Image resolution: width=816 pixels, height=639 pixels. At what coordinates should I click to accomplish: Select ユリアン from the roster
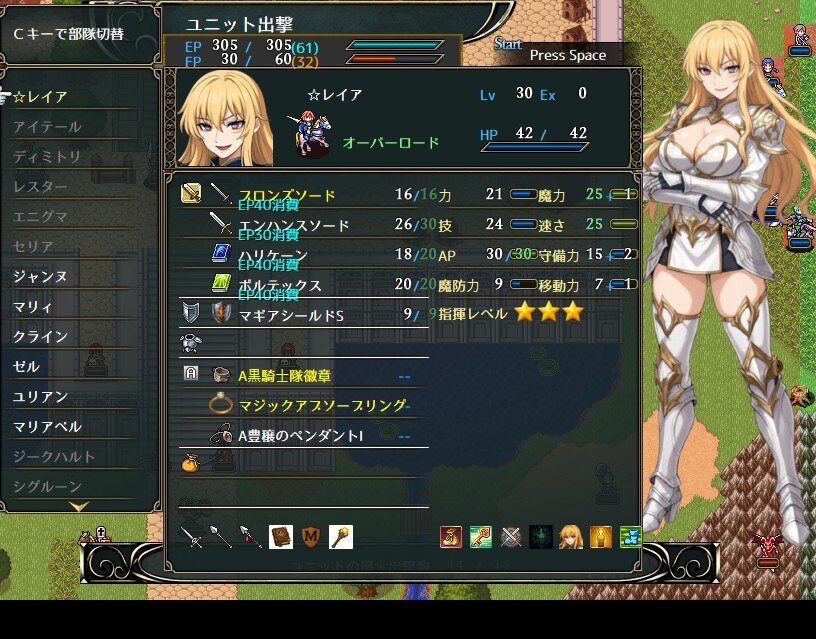click(41, 397)
